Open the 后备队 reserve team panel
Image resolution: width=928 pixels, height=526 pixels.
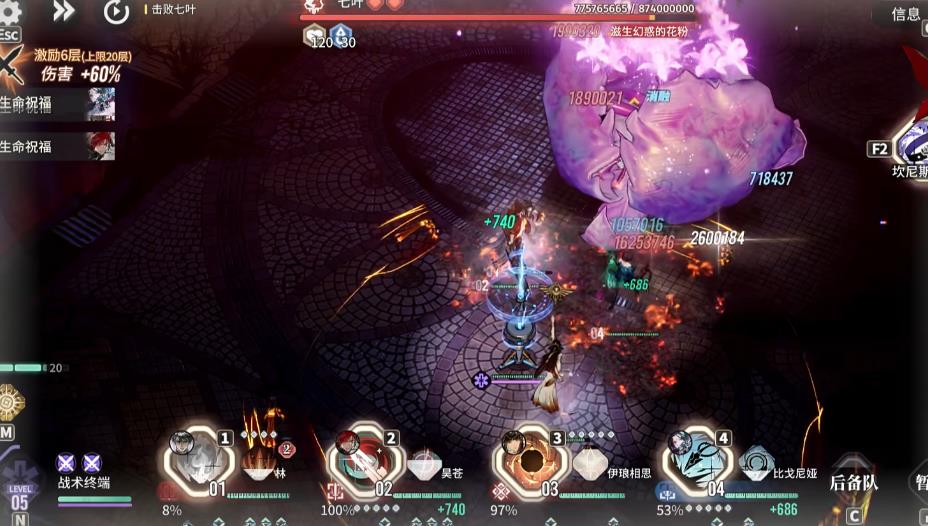[853, 482]
